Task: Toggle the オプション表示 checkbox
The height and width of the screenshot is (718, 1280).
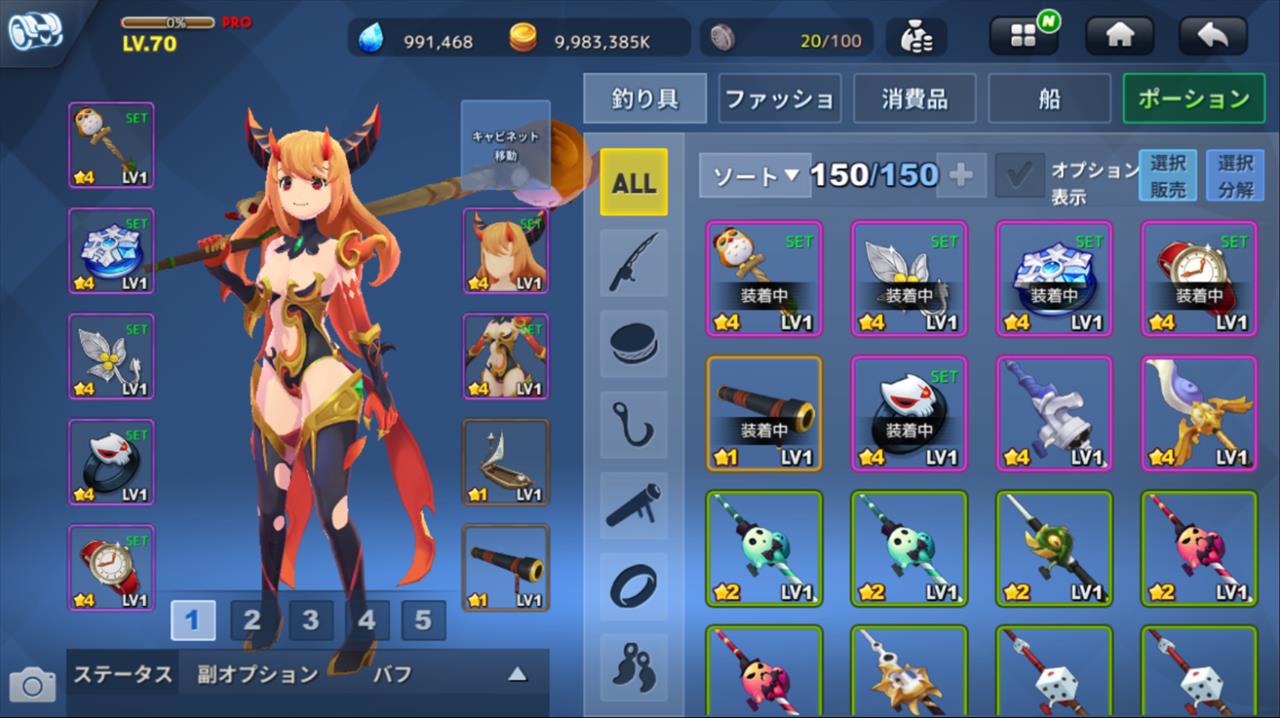Action: (x=1020, y=176)
